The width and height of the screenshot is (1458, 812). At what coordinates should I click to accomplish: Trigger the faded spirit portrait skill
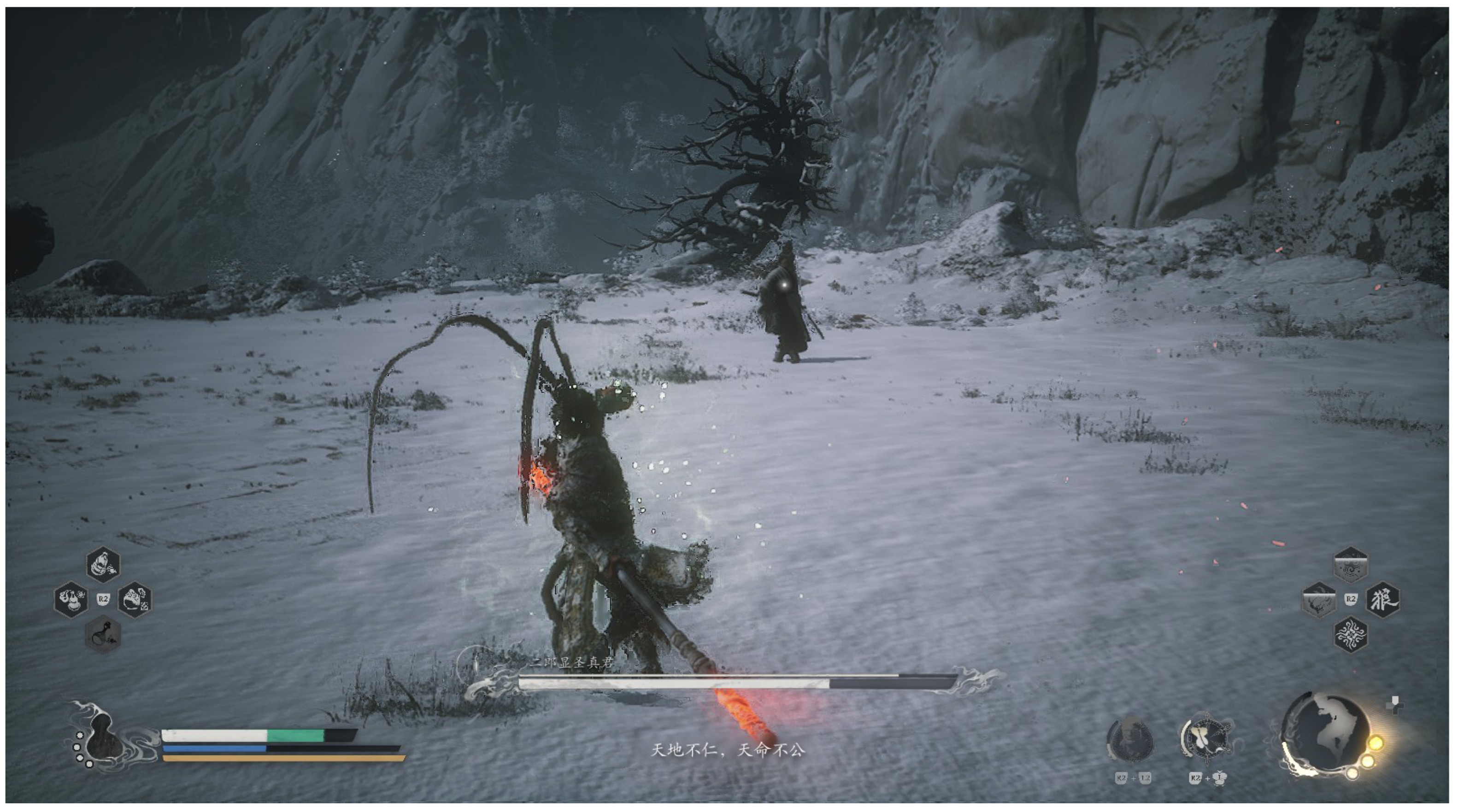point(1130,740)
